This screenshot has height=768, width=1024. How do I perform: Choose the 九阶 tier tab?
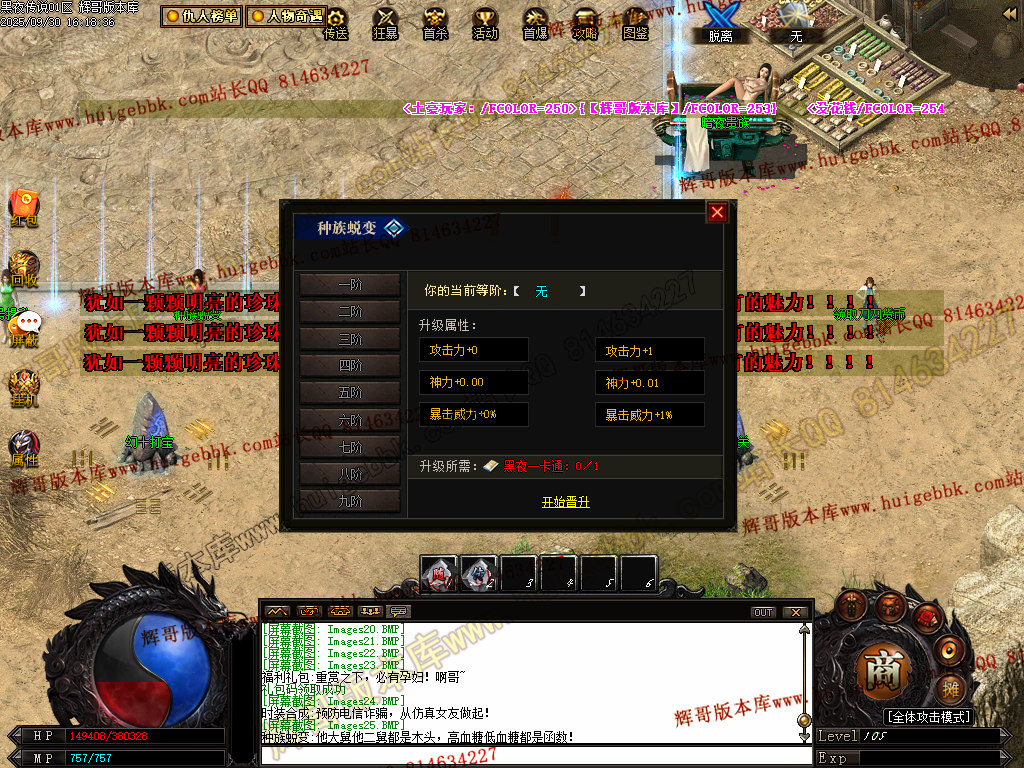350,501
